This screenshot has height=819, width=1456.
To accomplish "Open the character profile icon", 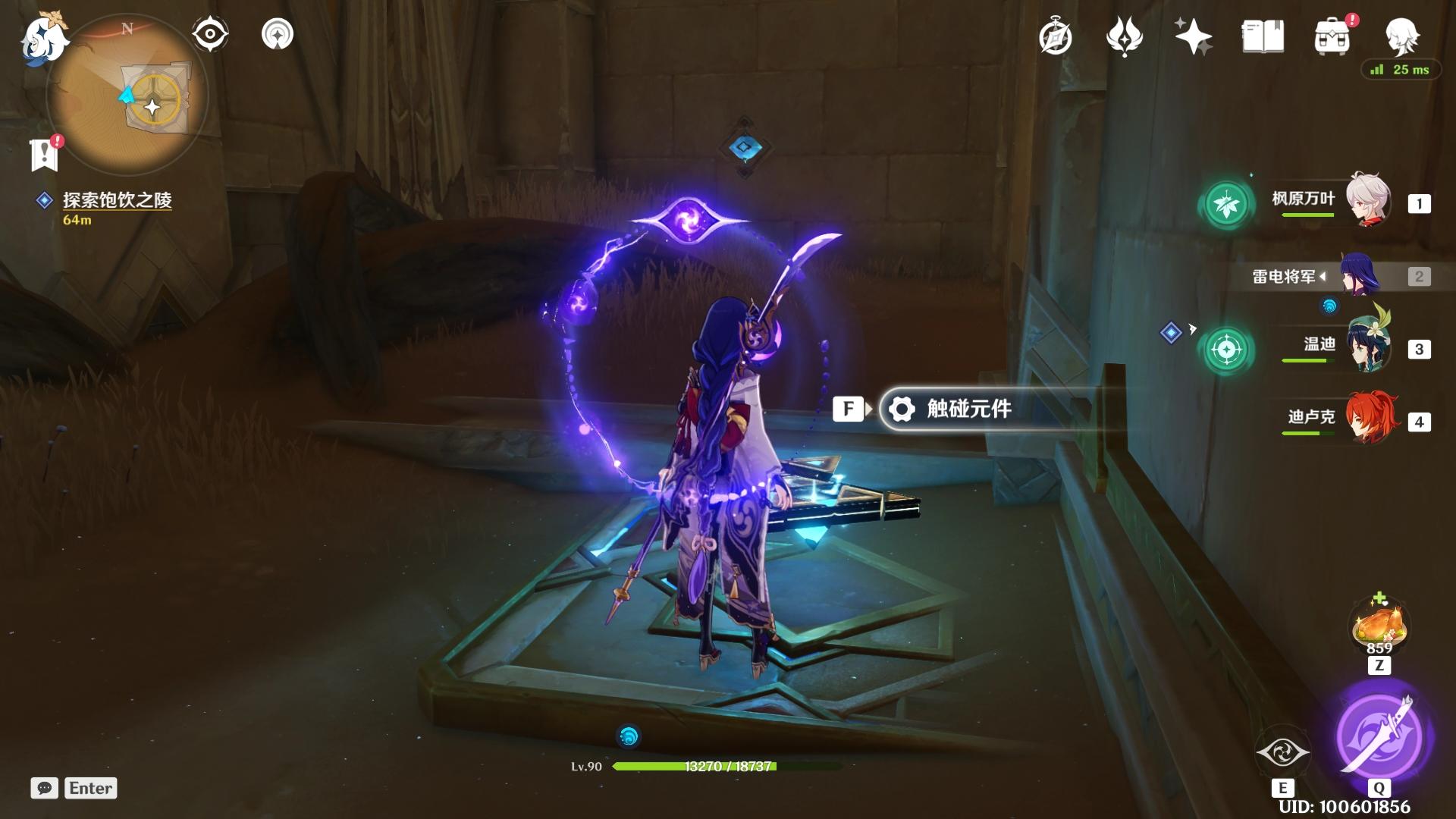I will [1401, 35].
